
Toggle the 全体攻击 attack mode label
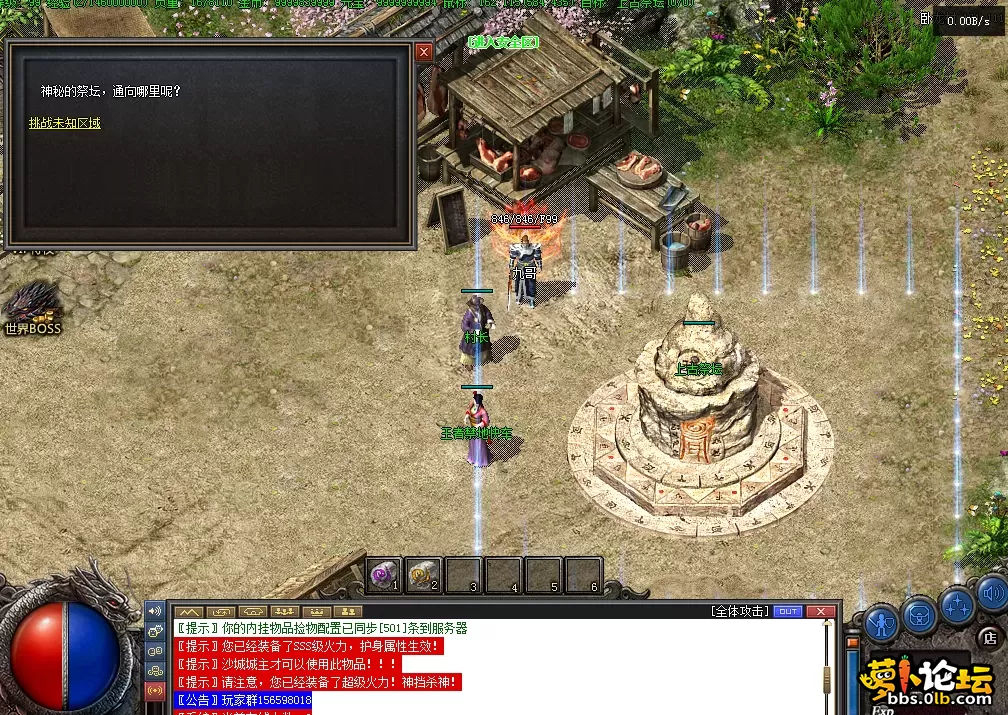click(740, 611)
